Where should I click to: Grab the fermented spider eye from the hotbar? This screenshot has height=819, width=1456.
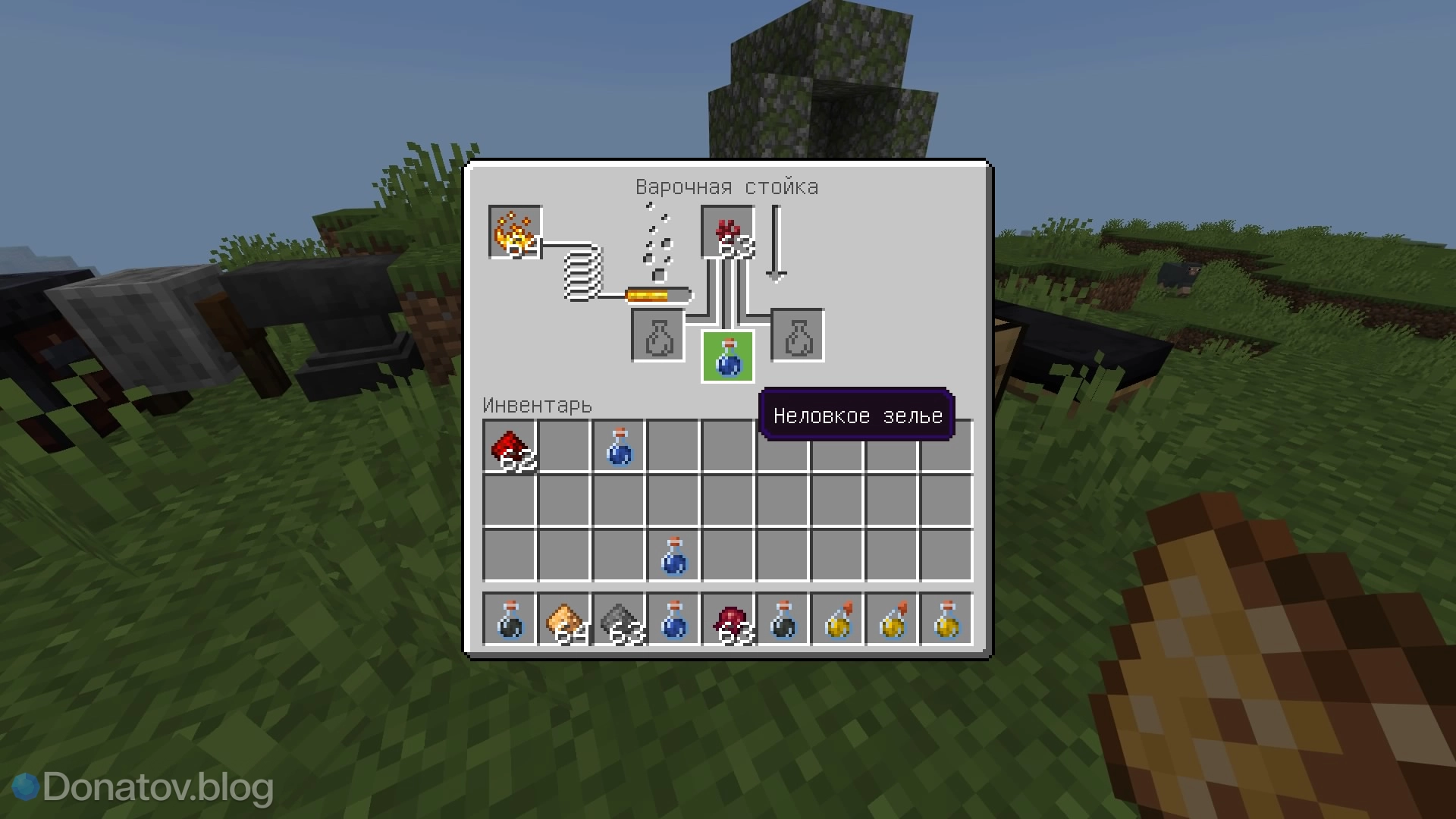click(728, 620)
